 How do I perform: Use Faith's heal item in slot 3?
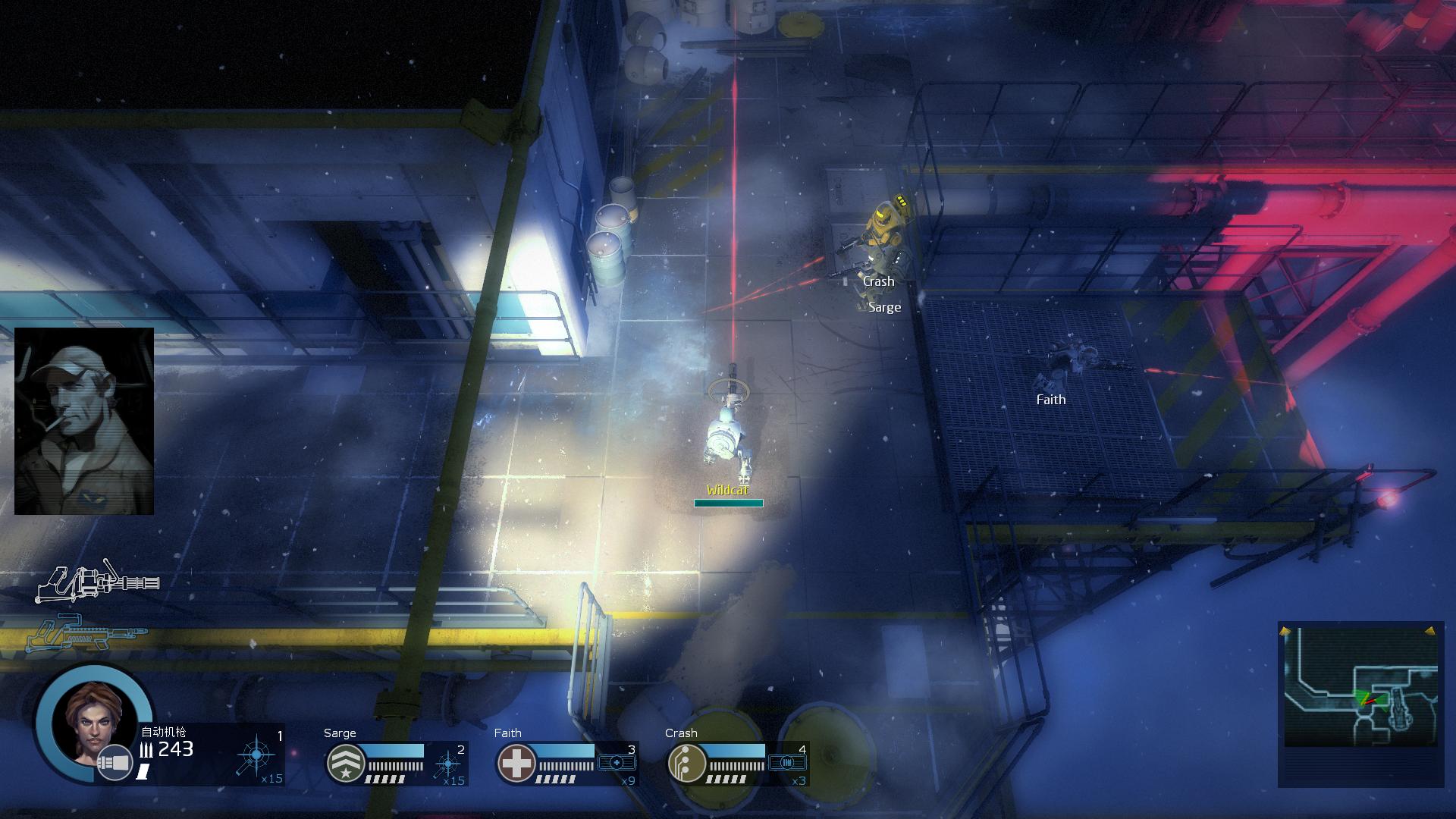pyautogui.click(x=617, y=762)
